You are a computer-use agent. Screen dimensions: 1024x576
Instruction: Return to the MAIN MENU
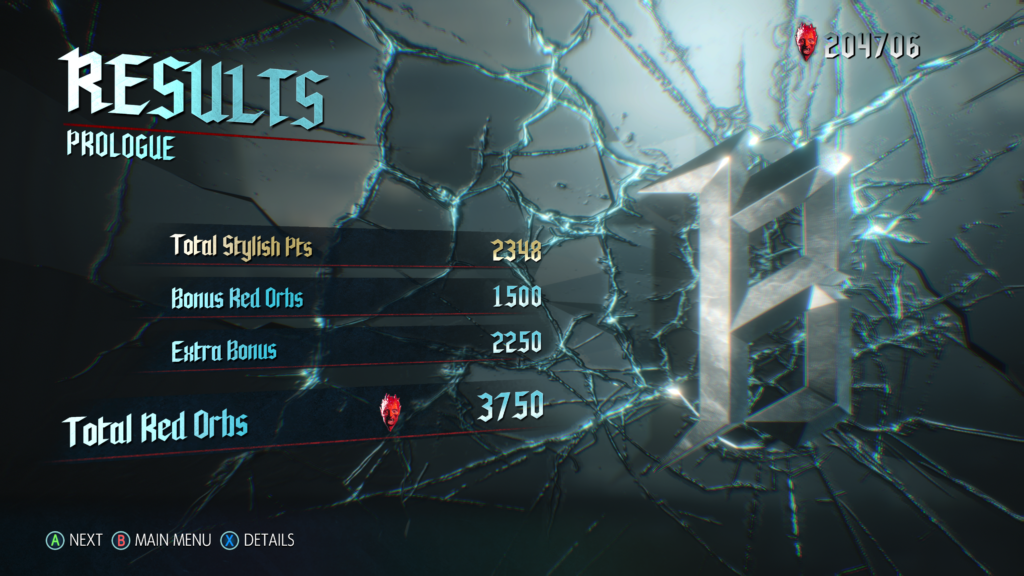(162, 540)
